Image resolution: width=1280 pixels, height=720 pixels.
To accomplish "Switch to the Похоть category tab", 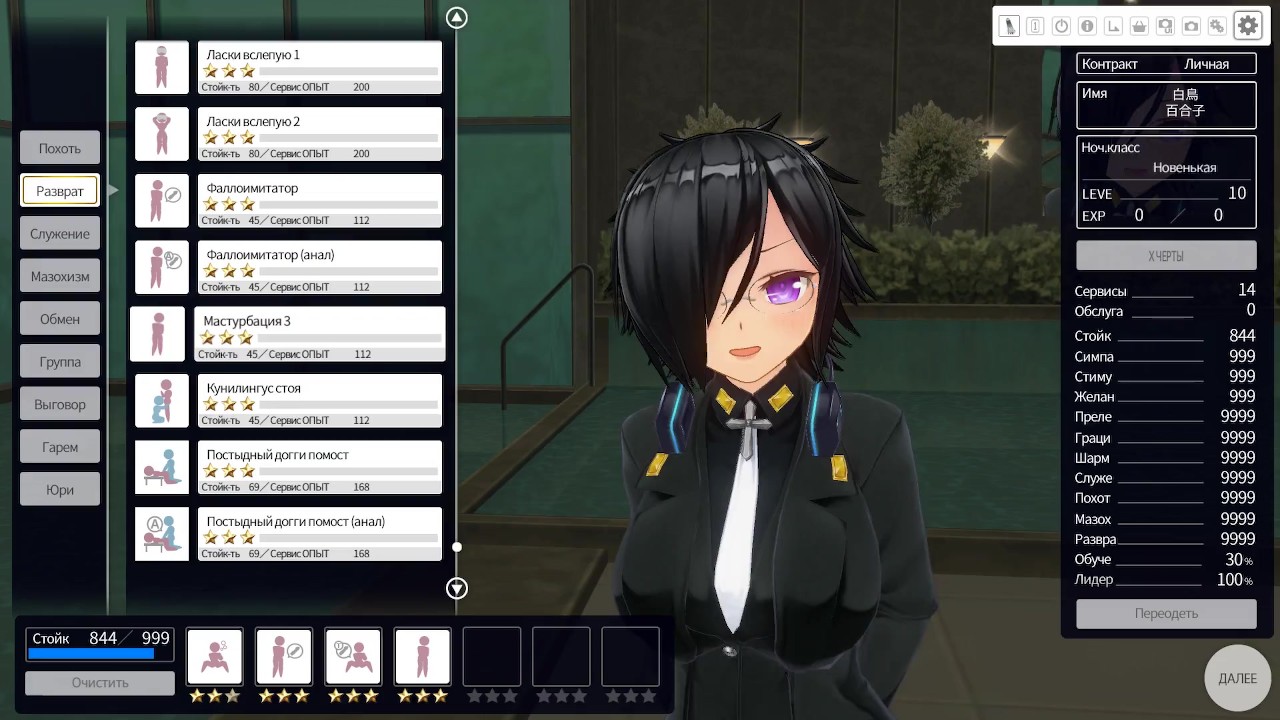I will point(60,148).
